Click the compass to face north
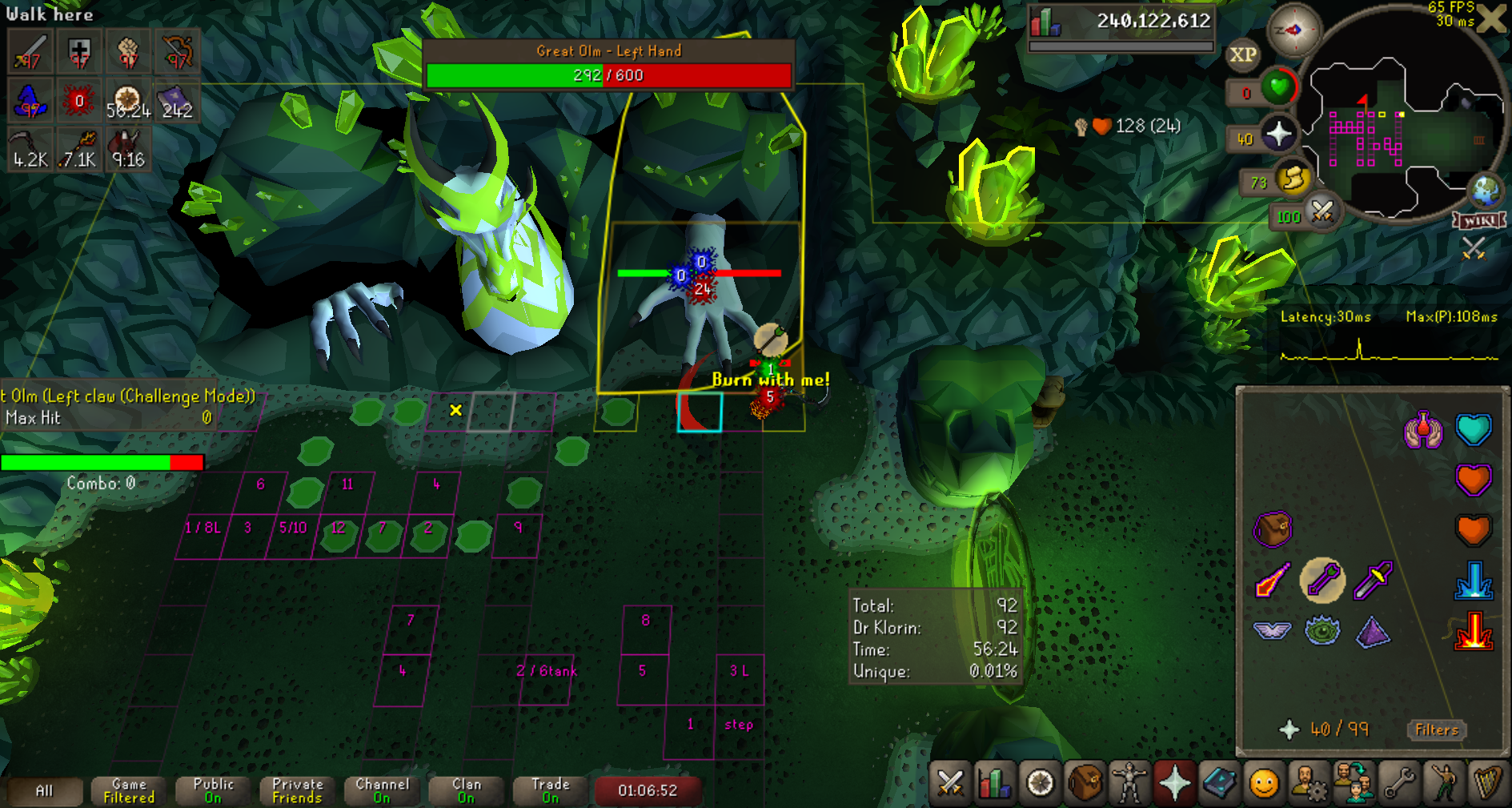This screenshot has height=808, width=1512. click(x=1293, y=30)
